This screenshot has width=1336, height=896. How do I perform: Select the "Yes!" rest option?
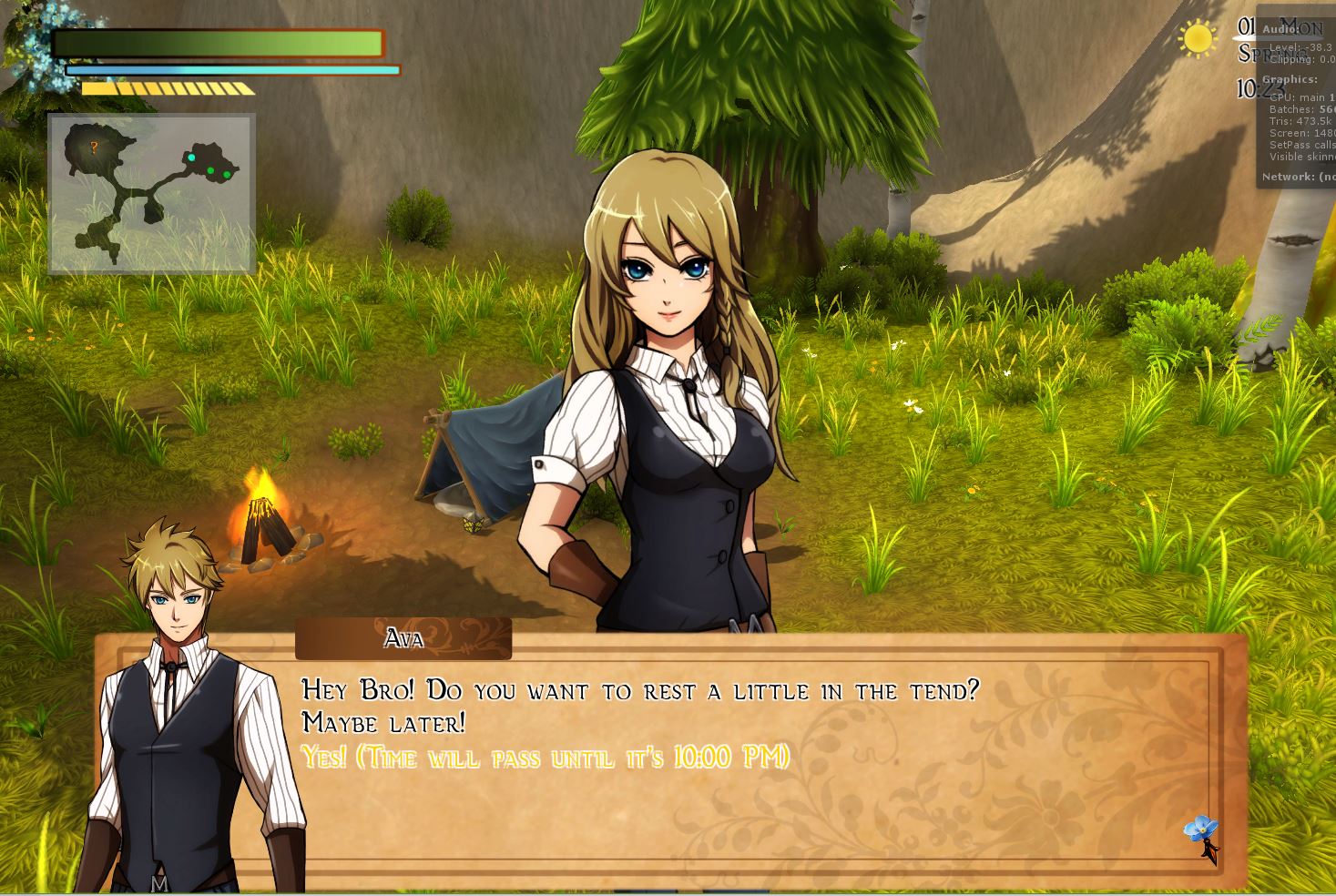tap(545, 758)
